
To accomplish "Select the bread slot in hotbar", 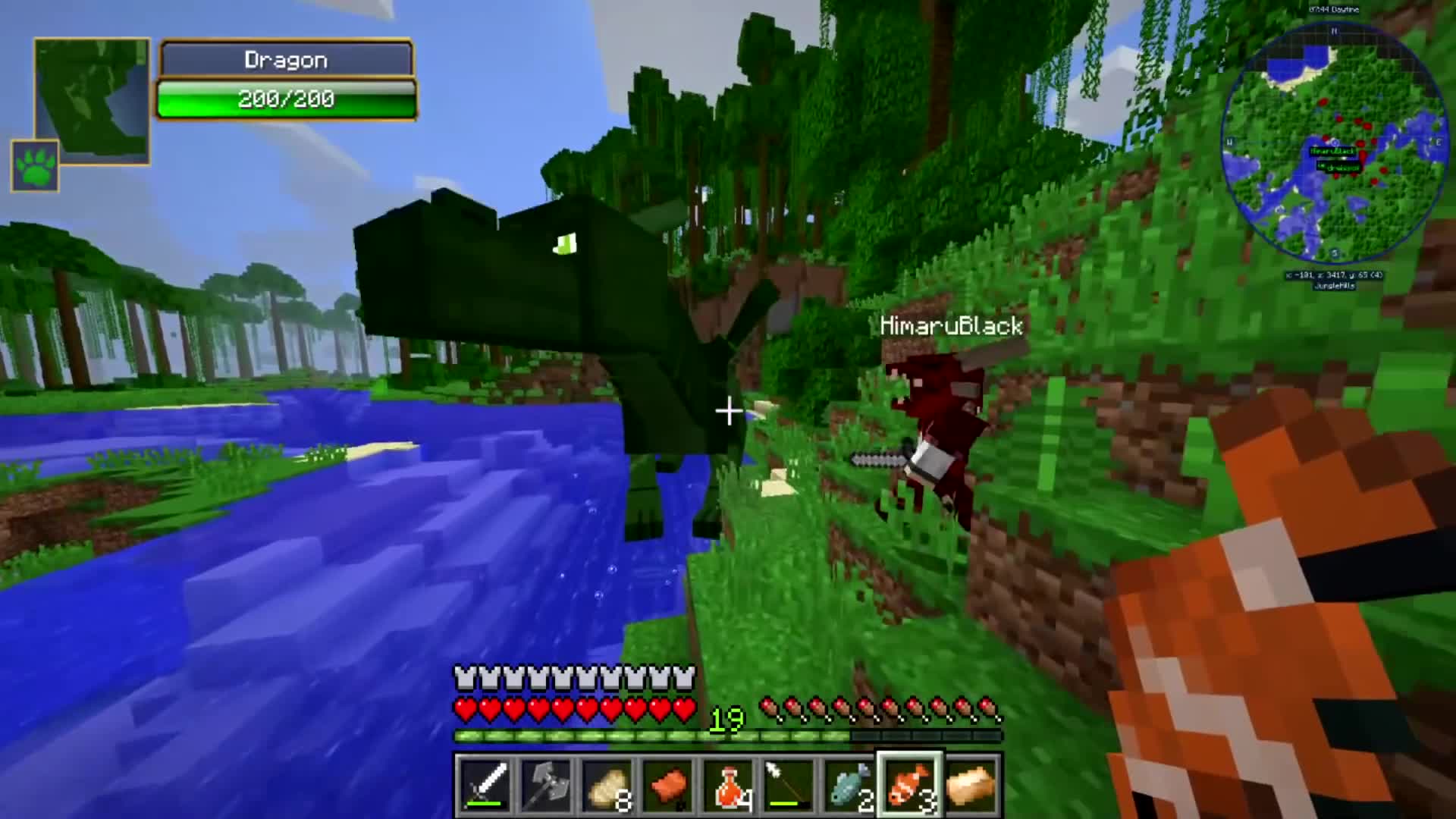I will tap(971, 784).
